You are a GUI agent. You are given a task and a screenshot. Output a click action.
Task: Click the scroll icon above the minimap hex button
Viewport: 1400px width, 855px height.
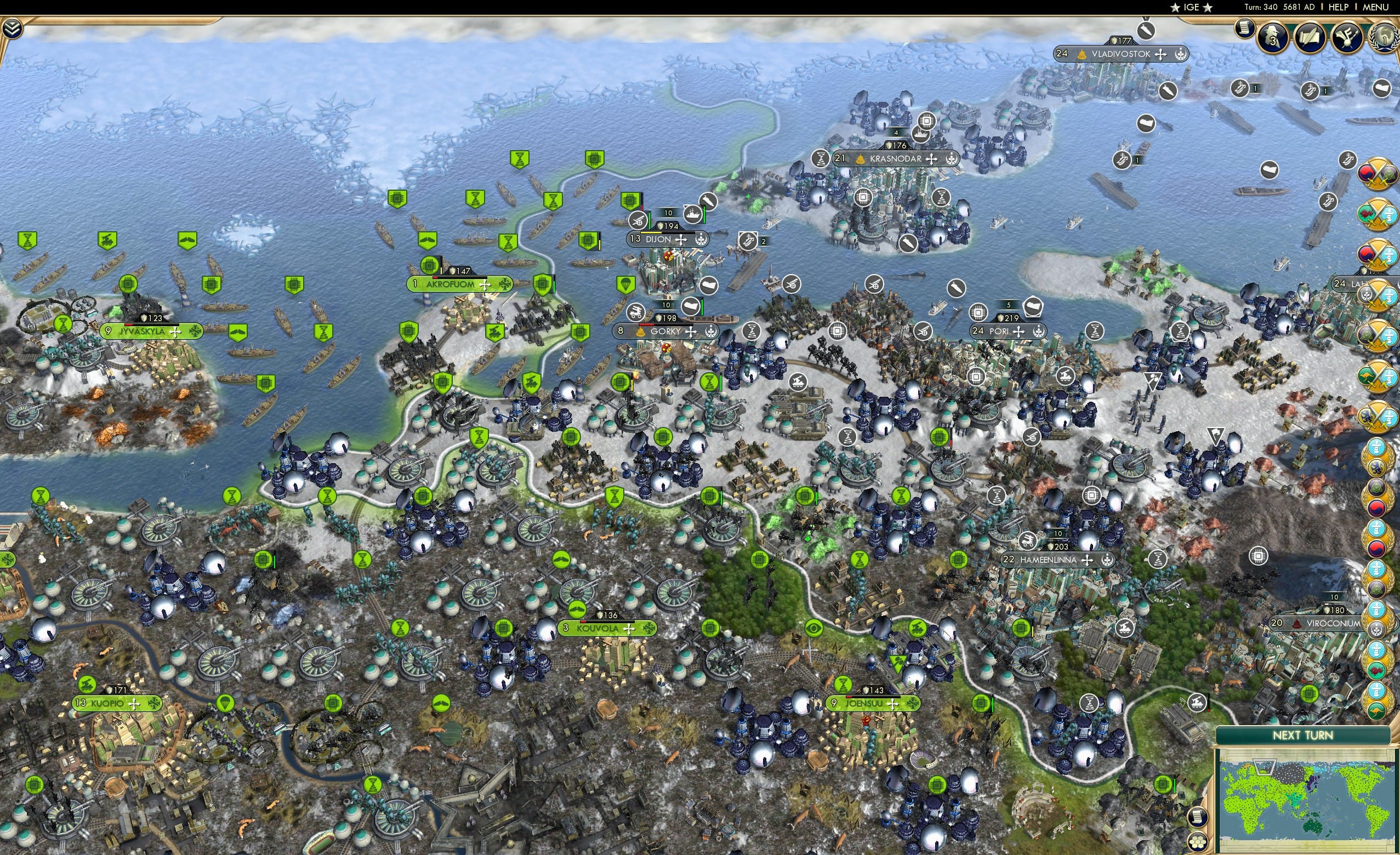coord(1198,817)
